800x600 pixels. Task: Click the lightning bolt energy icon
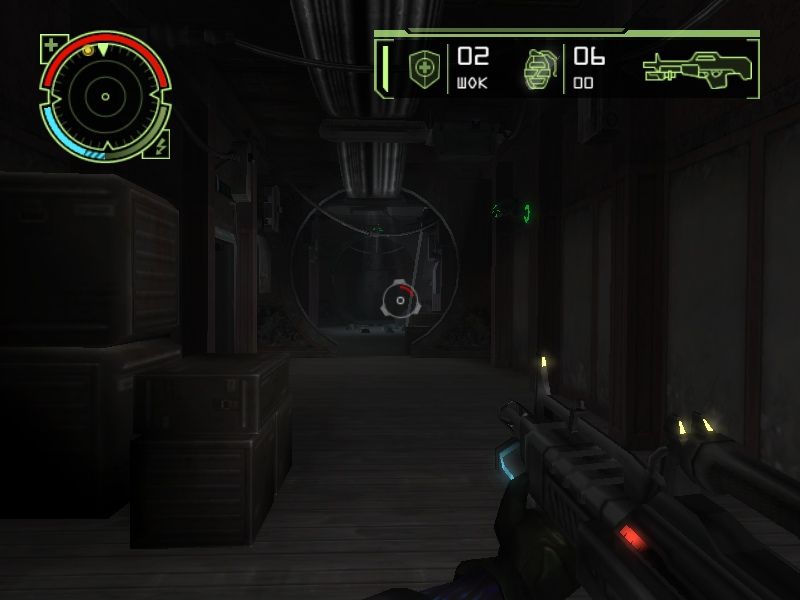click(x=162, y=144)
